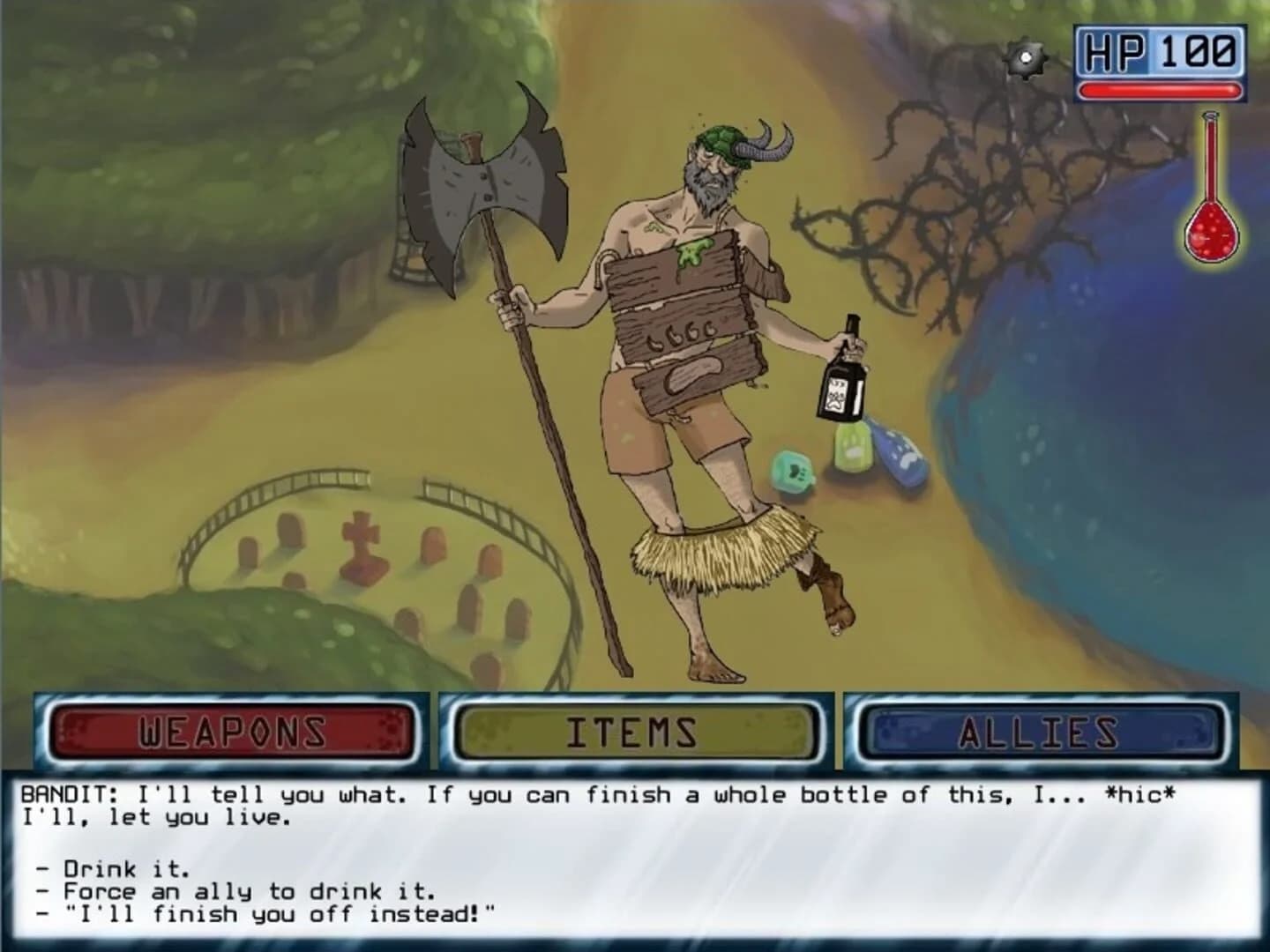Screen dimensions: 1270x952
Task: Open the ALLIES menu
Action: 1041,731
